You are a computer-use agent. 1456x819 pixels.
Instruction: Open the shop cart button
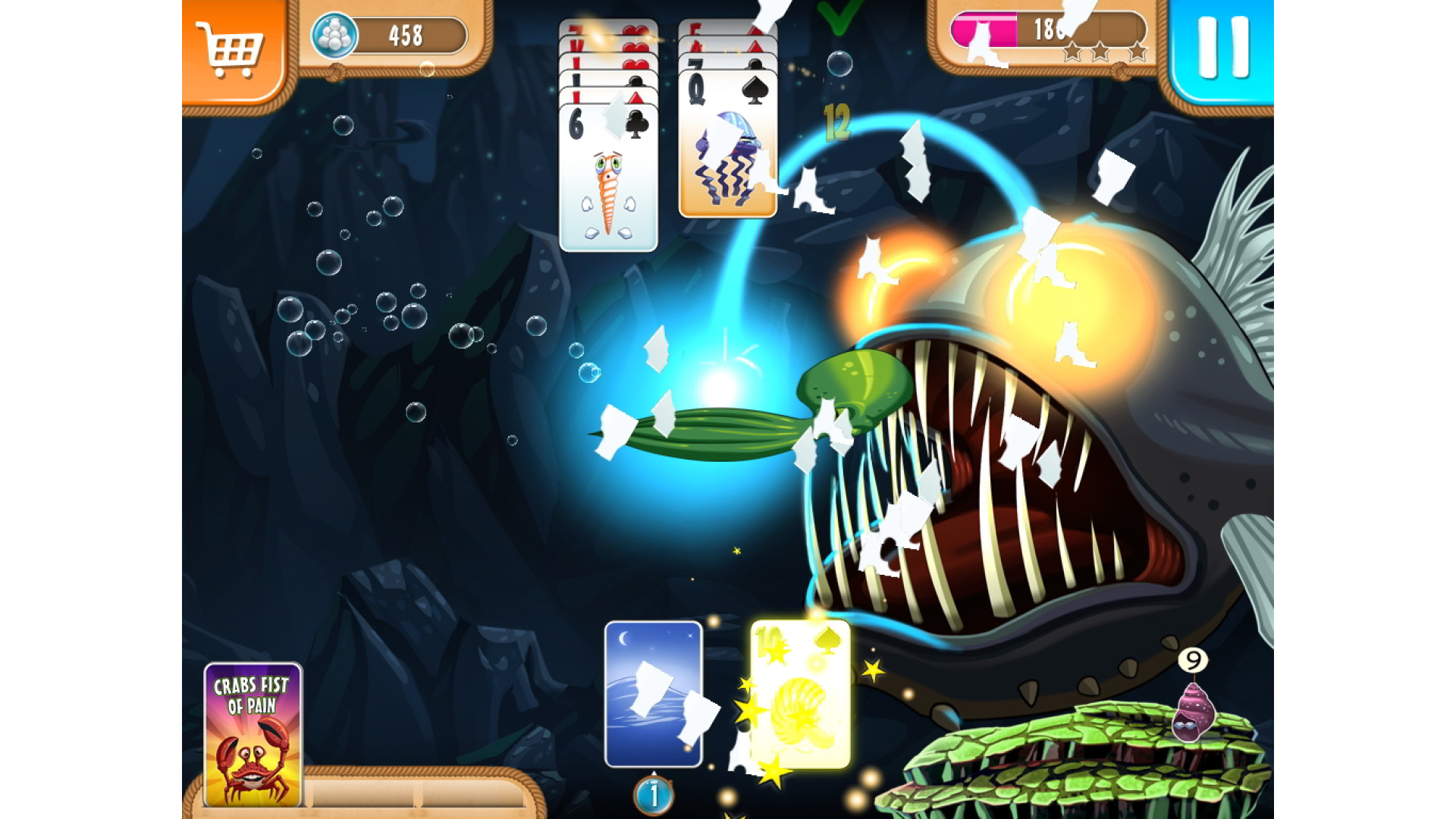231,50
